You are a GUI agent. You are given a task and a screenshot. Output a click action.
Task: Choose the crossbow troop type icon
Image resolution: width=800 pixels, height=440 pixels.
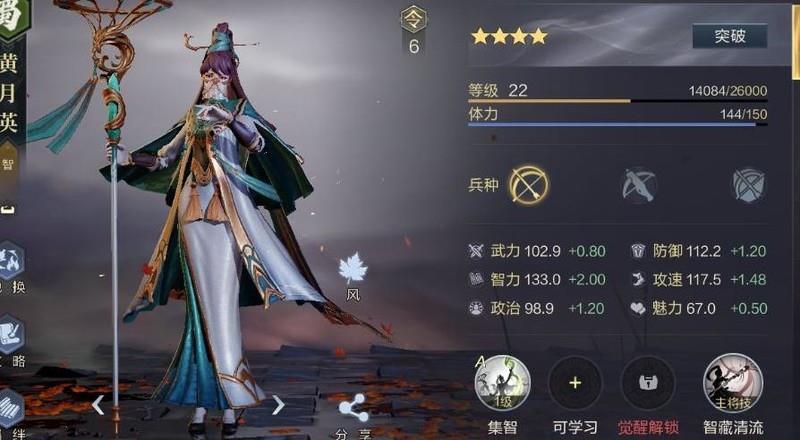638,185
